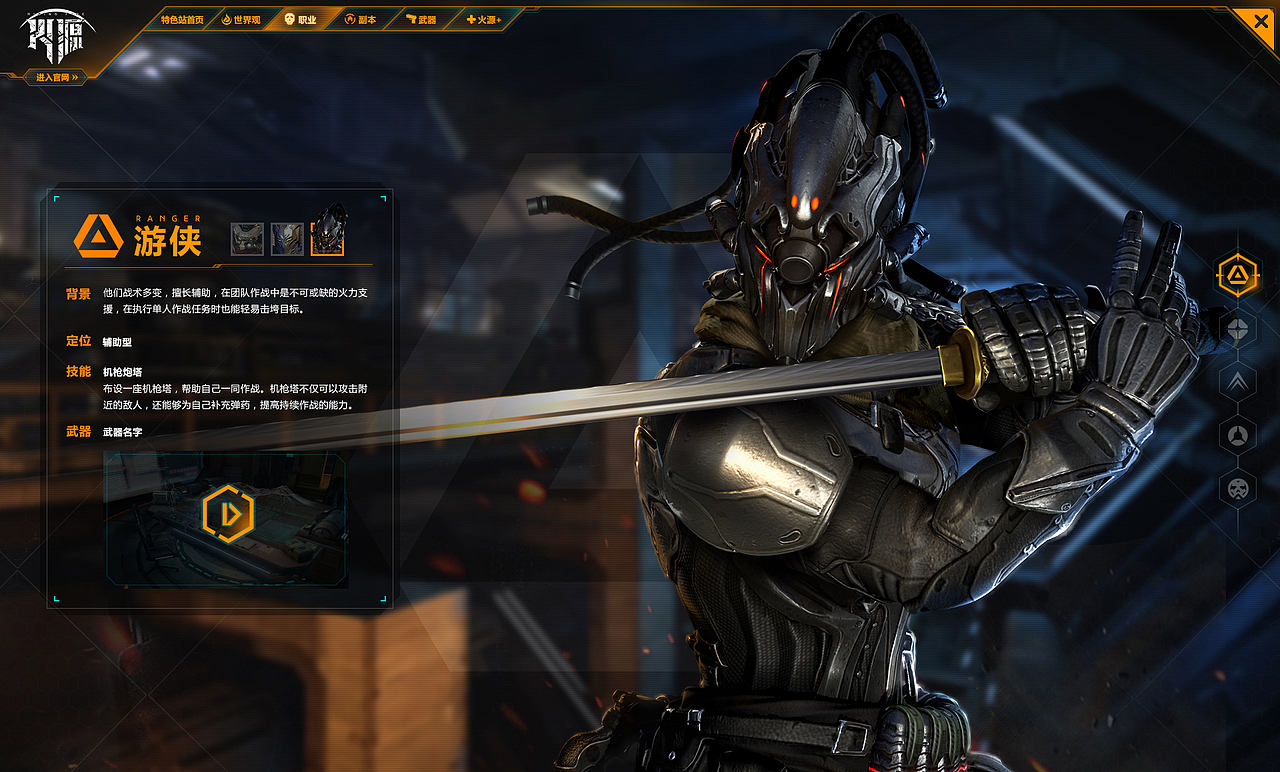This screenshot has width=1280, height=772.
Task: Click the 进入官网 official site link
Action: tap(56, 77)
